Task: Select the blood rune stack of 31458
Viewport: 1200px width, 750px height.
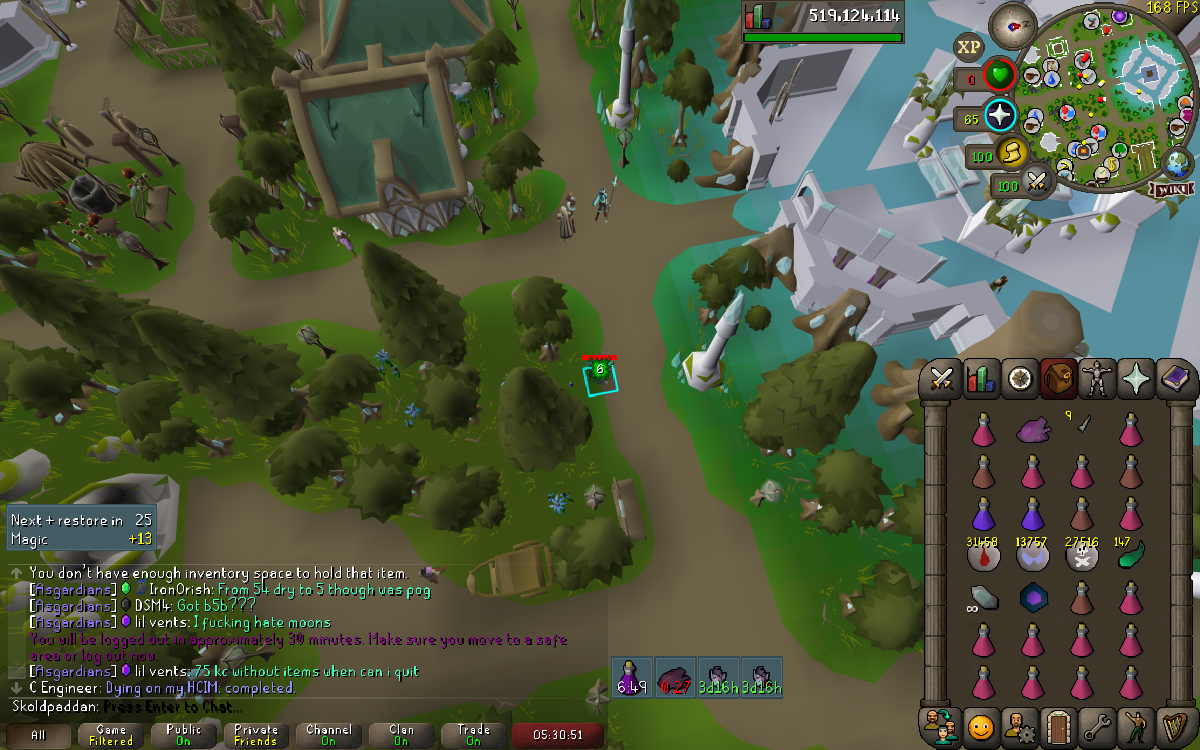Action: (982, 556)
